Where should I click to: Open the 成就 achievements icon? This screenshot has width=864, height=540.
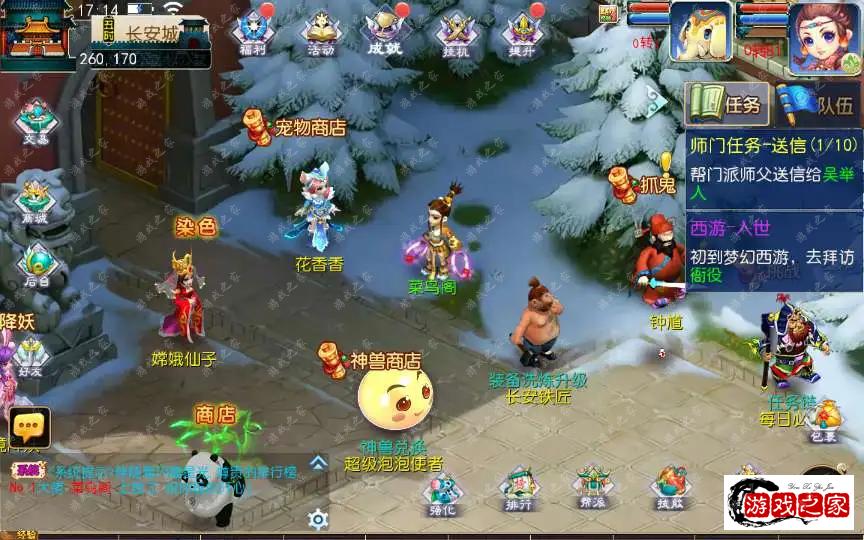[x=385, y=31]
